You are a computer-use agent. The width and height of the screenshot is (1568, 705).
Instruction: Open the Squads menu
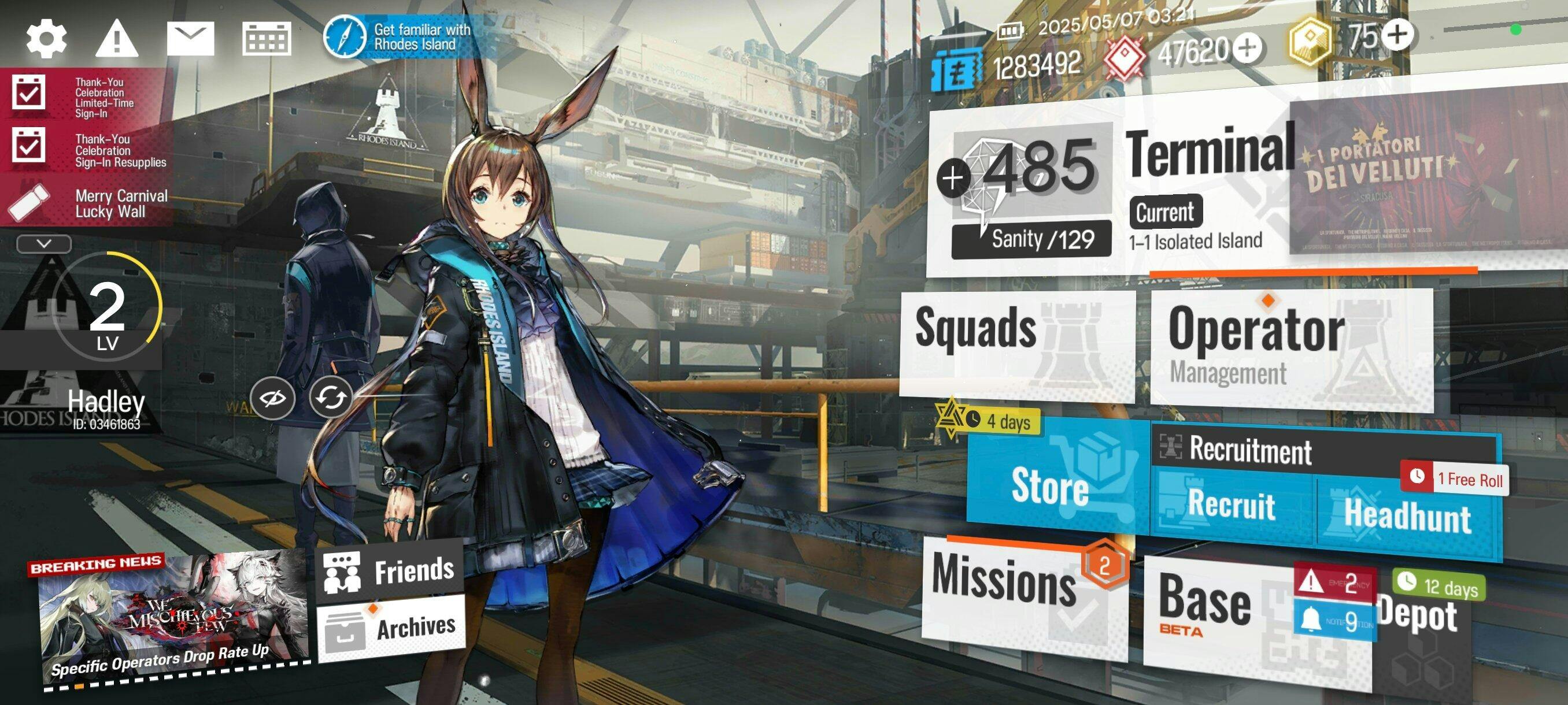pyautogui.click(x=1016, y=344)
